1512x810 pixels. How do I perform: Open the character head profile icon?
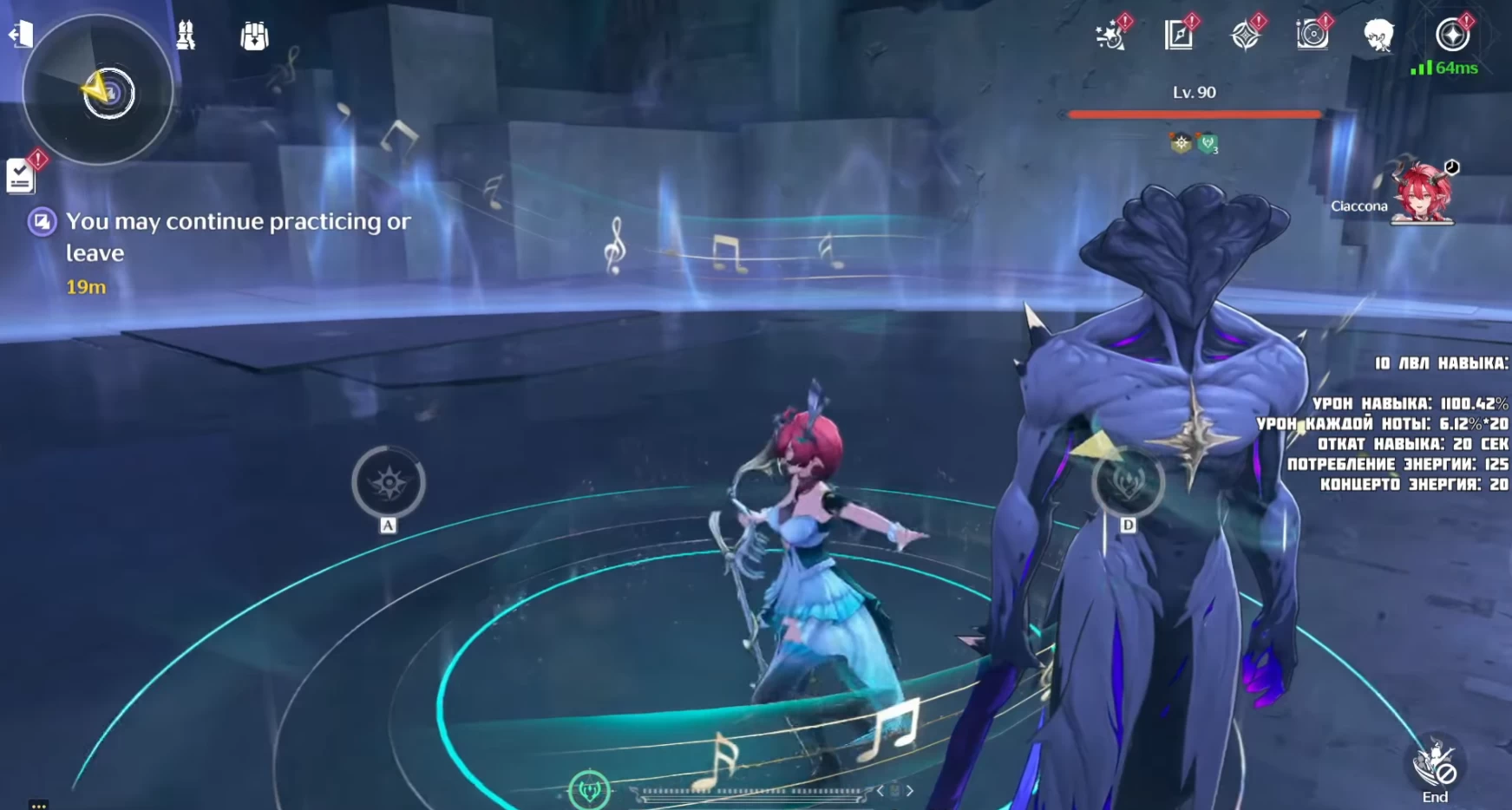[x=1378, y=36]
